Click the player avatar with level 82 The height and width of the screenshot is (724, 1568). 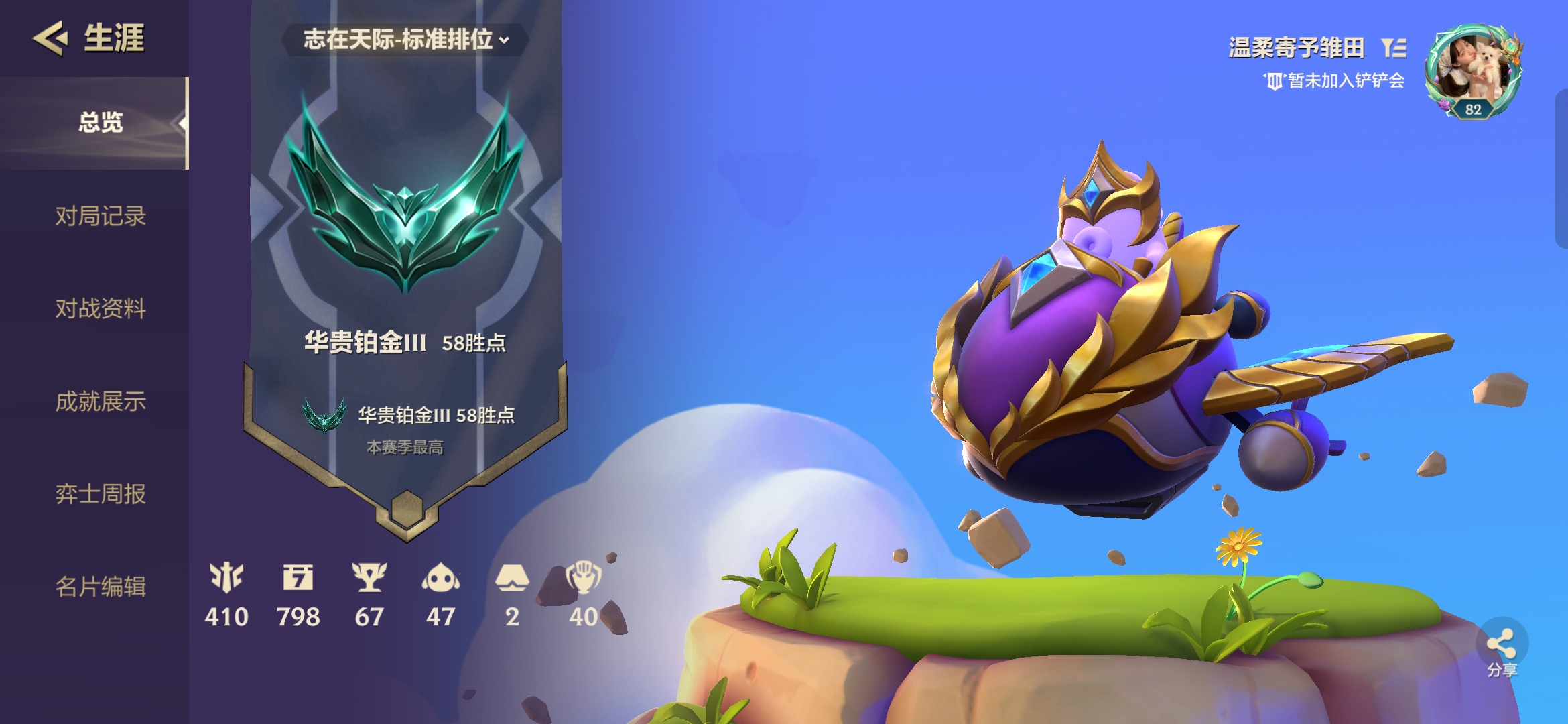(x=1474, y=72)
